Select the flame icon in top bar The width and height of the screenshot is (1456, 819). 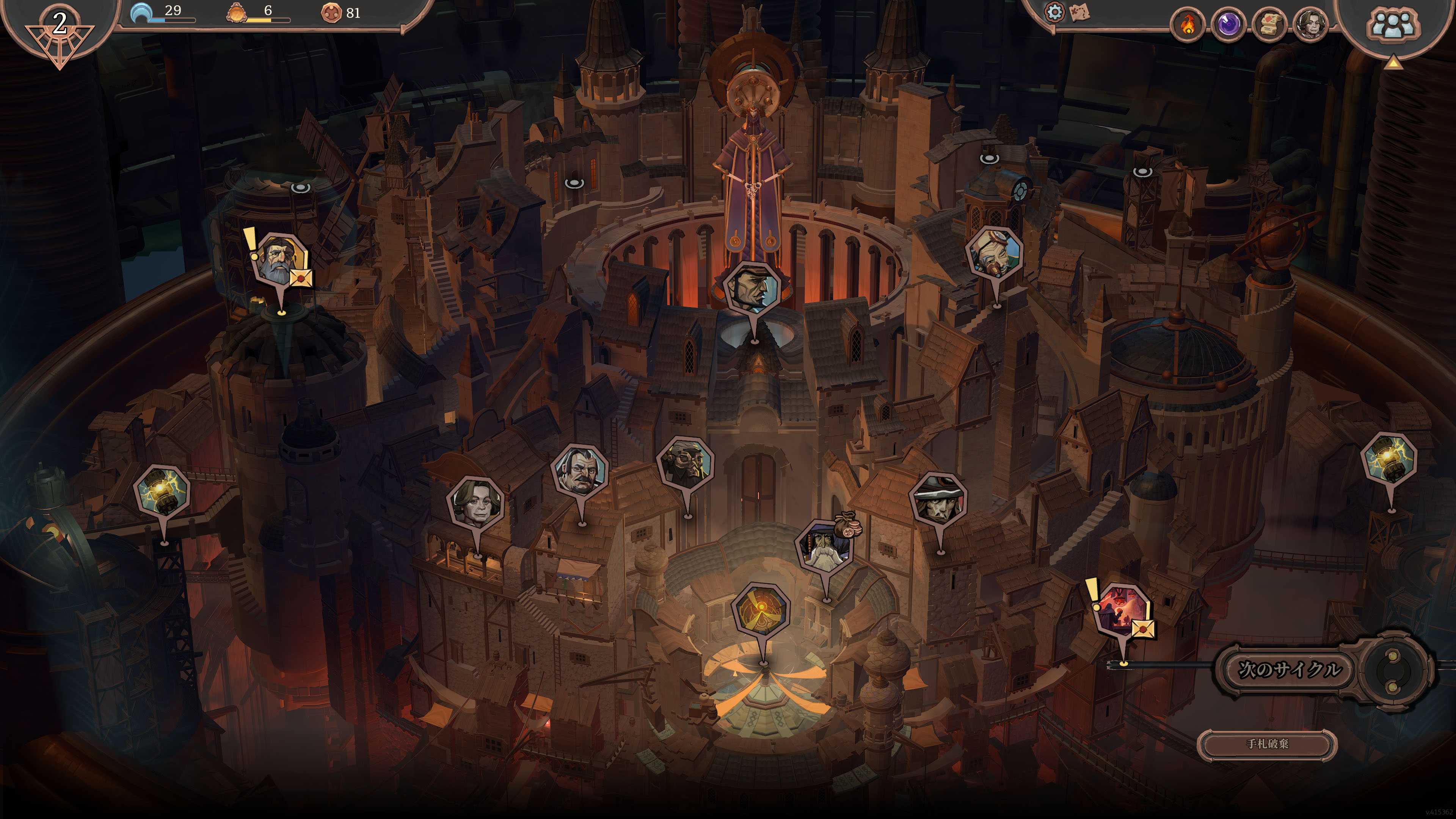[1188, 25]
